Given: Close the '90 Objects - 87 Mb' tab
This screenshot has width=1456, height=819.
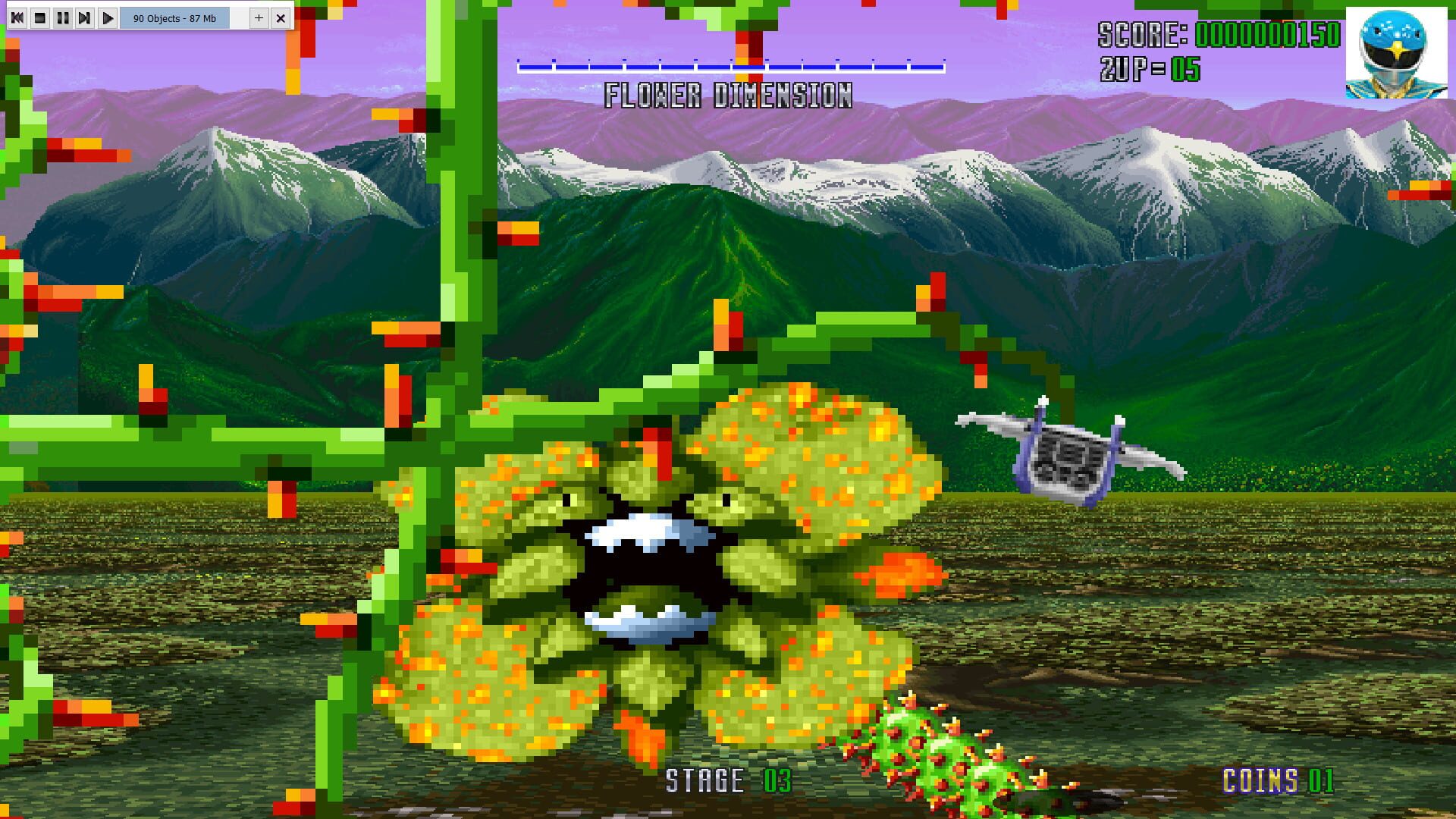Looking at the screenshot, I should click(279, 18).
